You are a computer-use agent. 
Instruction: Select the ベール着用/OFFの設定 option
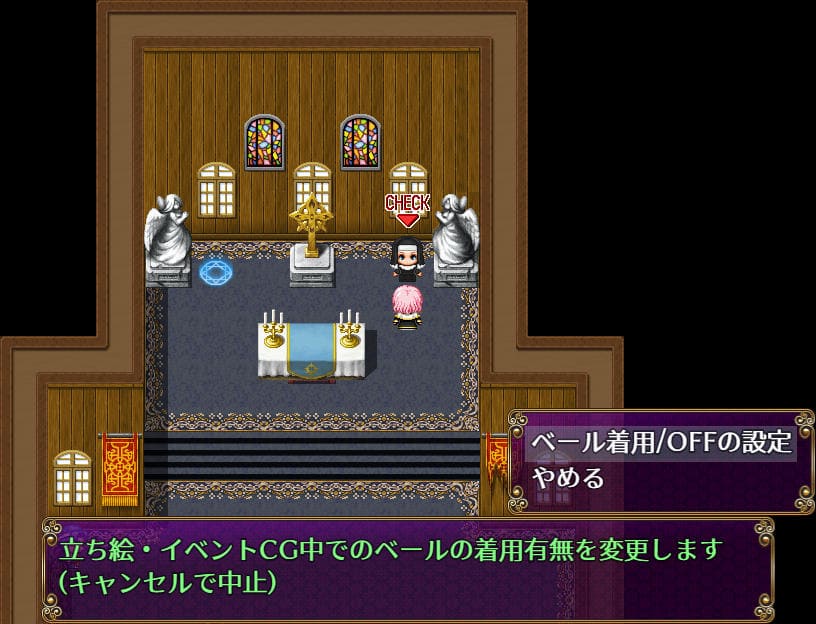[x=661, y=442]
